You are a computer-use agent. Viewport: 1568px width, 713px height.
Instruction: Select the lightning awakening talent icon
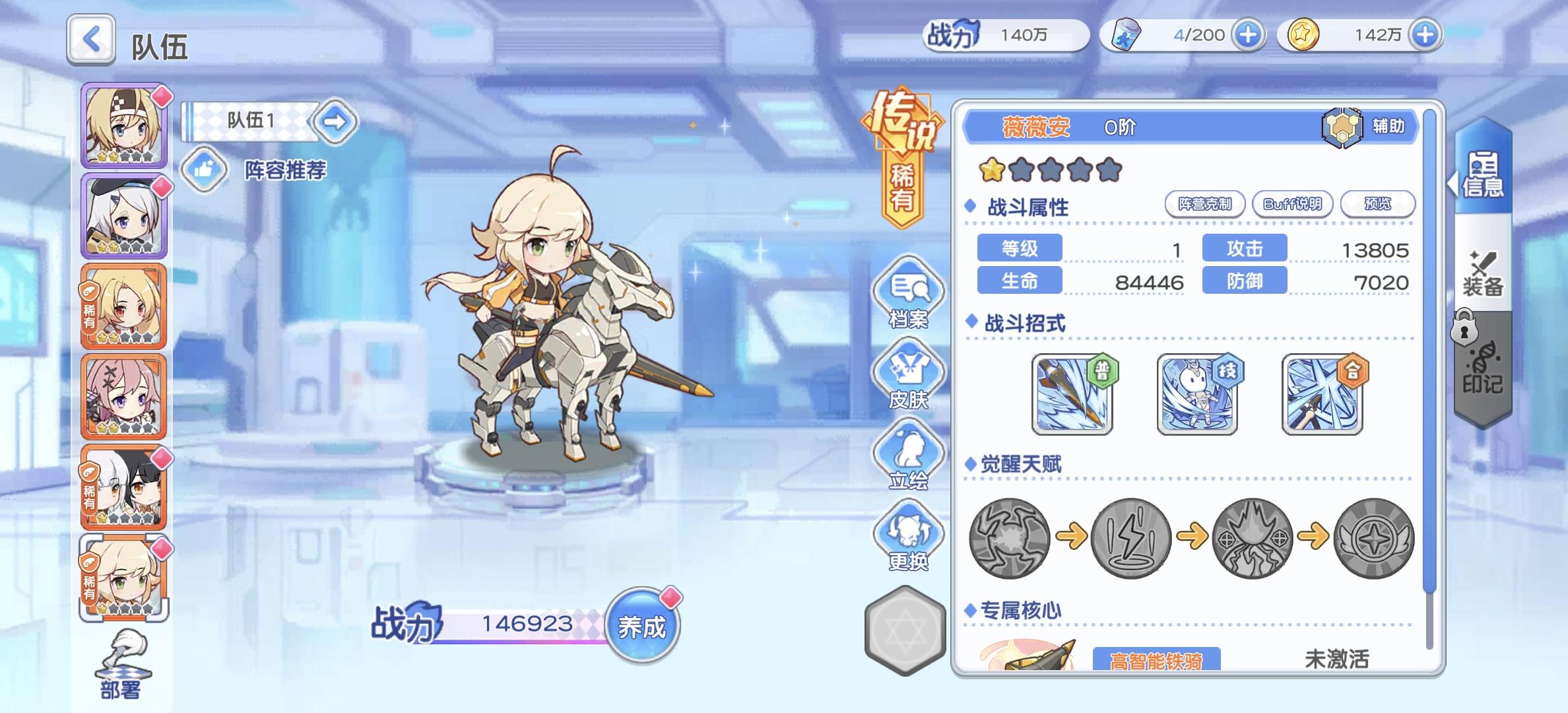point(1132,539)
